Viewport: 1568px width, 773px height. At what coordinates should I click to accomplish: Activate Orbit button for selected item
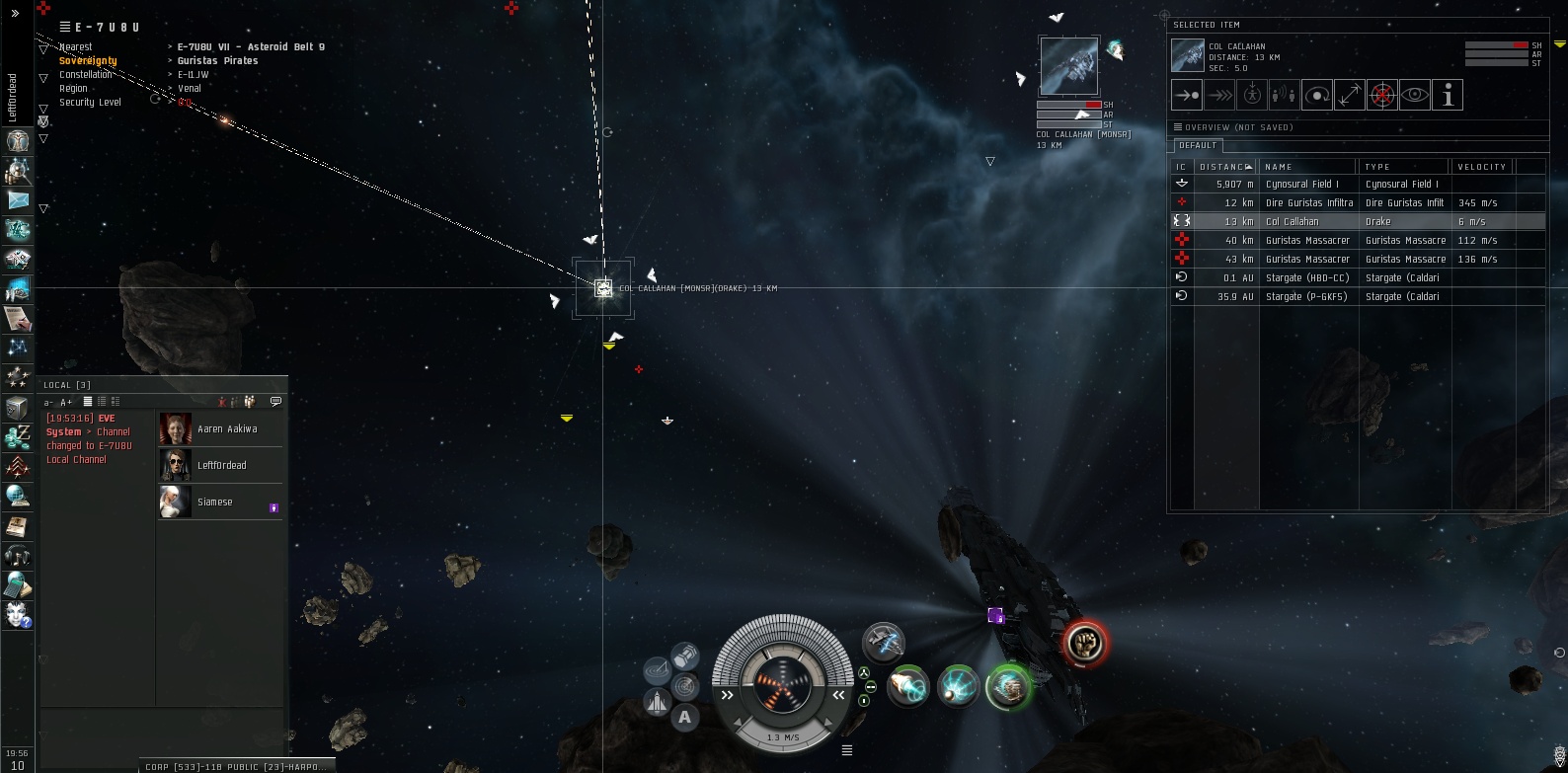point(1317,95)
